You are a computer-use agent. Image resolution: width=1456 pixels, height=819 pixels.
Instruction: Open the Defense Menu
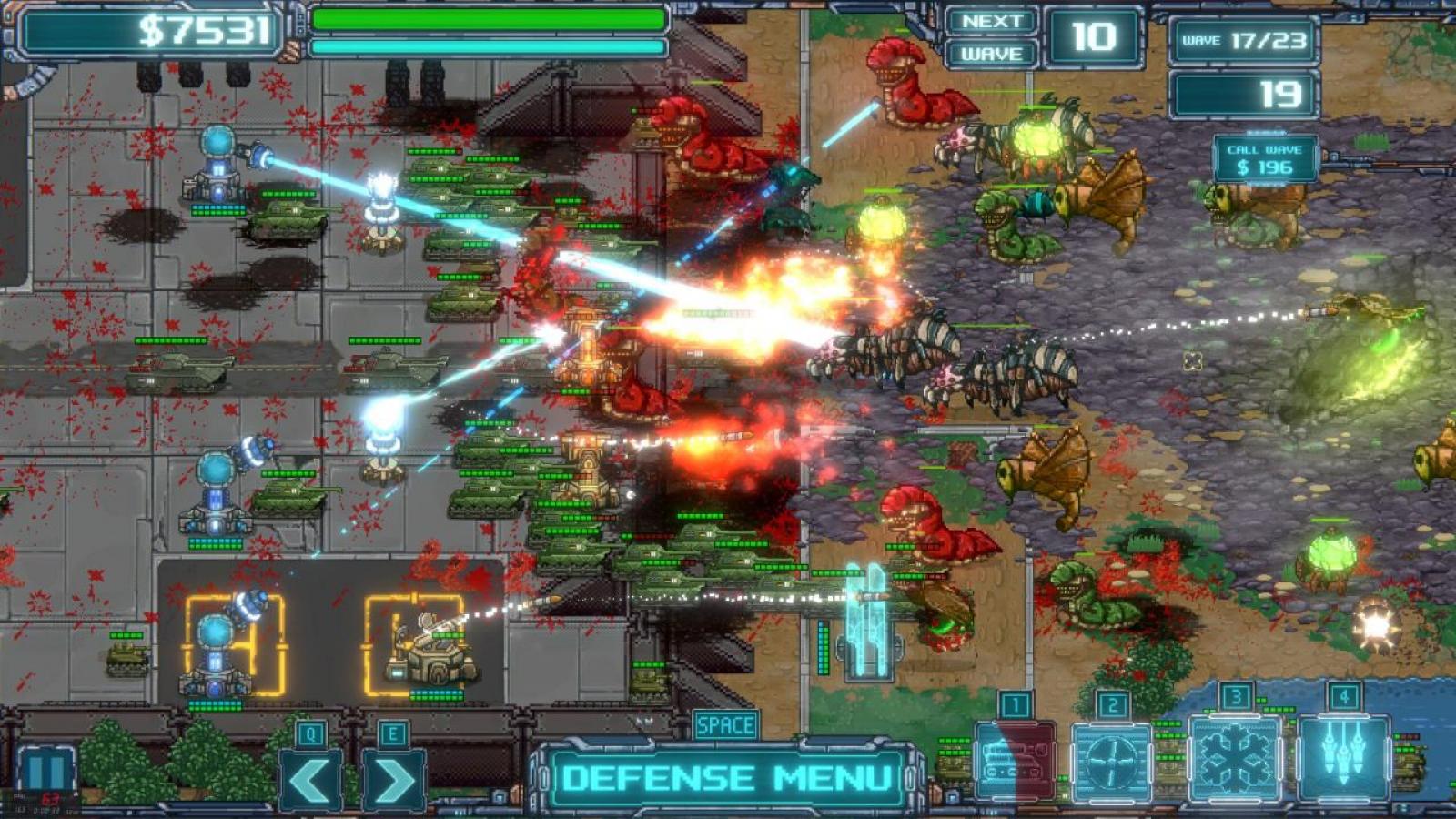tap(726, 778)
